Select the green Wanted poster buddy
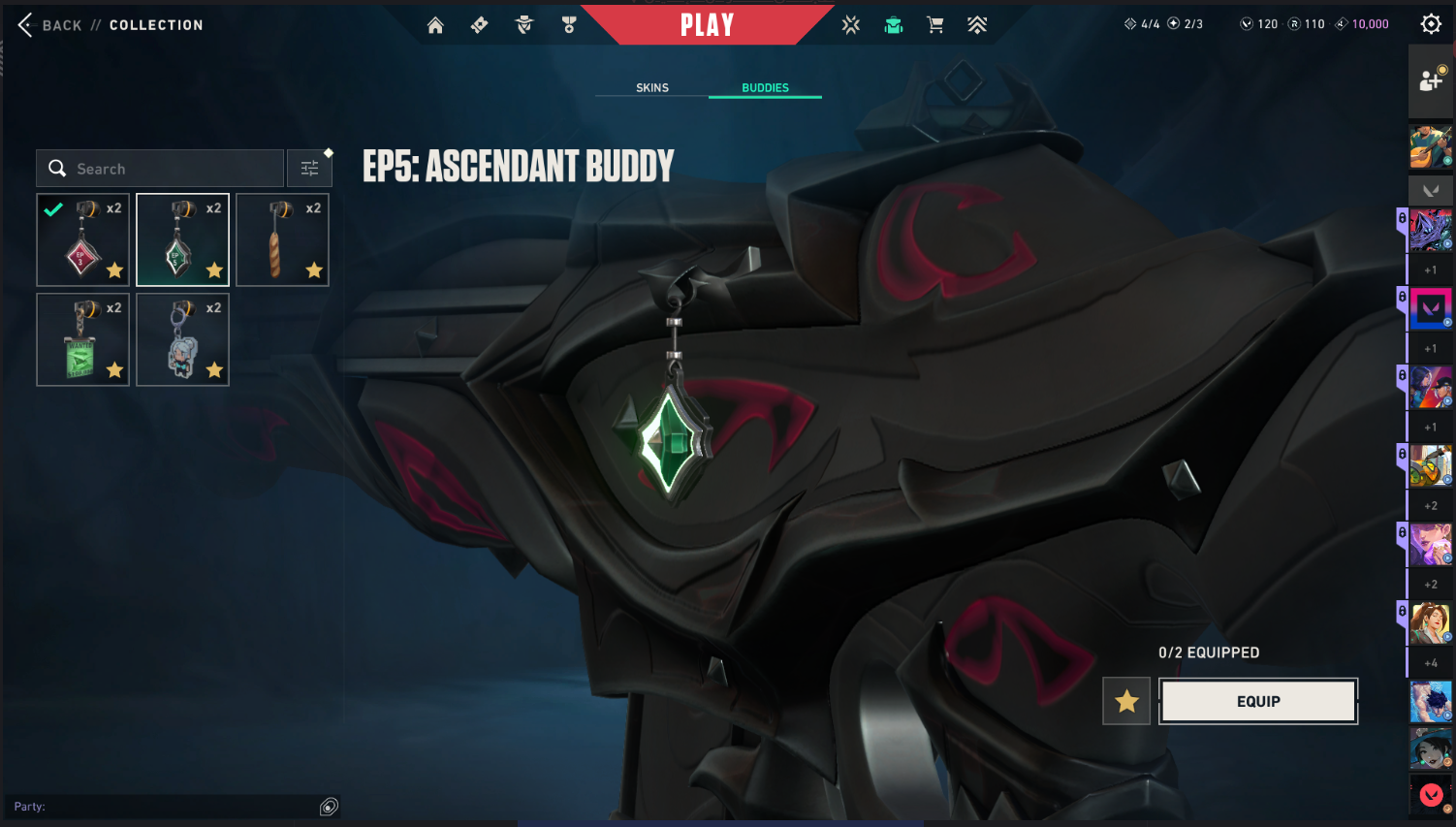The image size is (1456, 827). click(83, 340)
